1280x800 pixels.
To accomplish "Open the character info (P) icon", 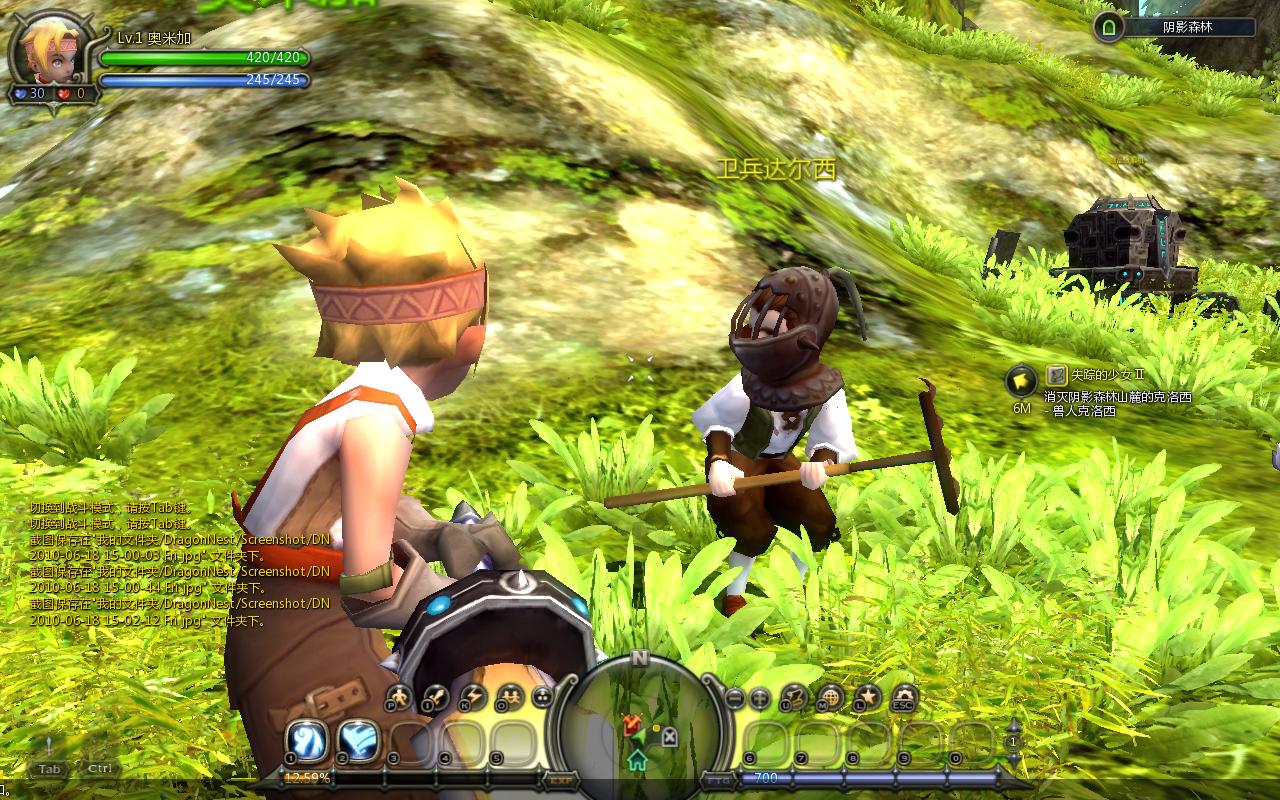I will [x=399, y=697].
